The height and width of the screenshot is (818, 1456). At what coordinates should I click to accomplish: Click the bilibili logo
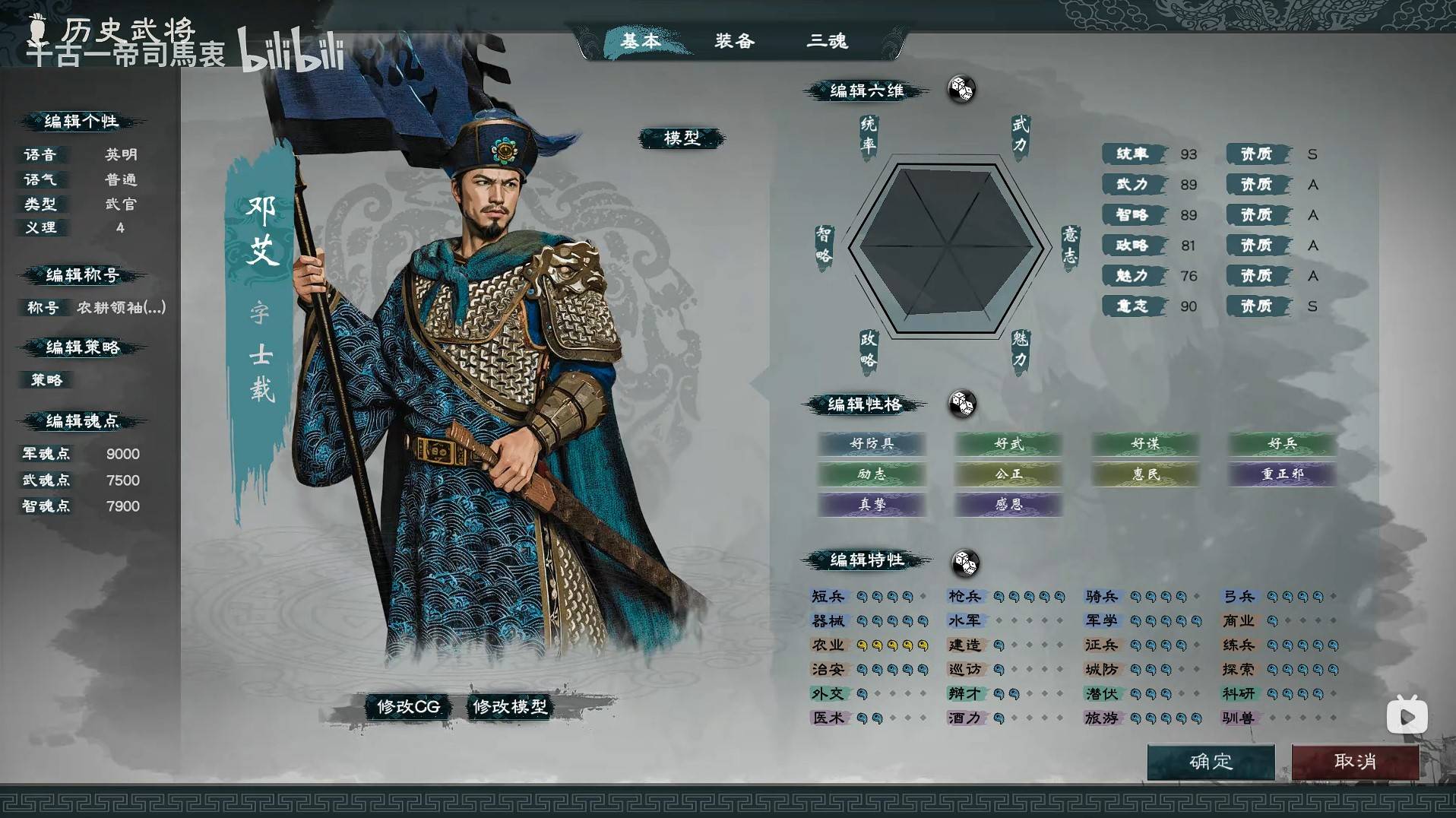[293, 50]
